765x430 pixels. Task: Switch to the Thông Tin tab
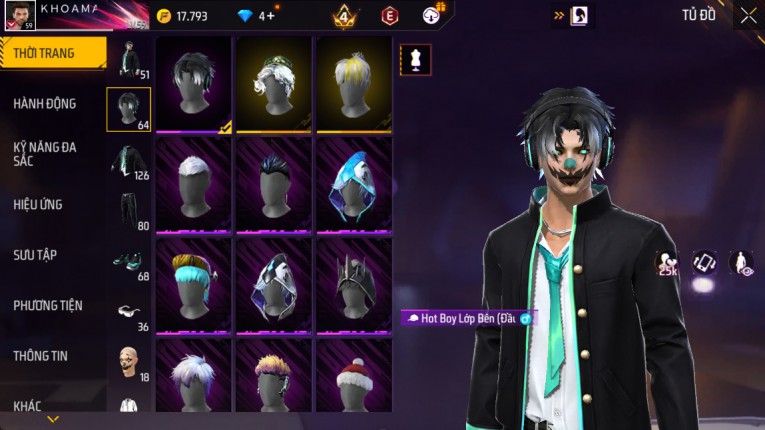(41, 355)
